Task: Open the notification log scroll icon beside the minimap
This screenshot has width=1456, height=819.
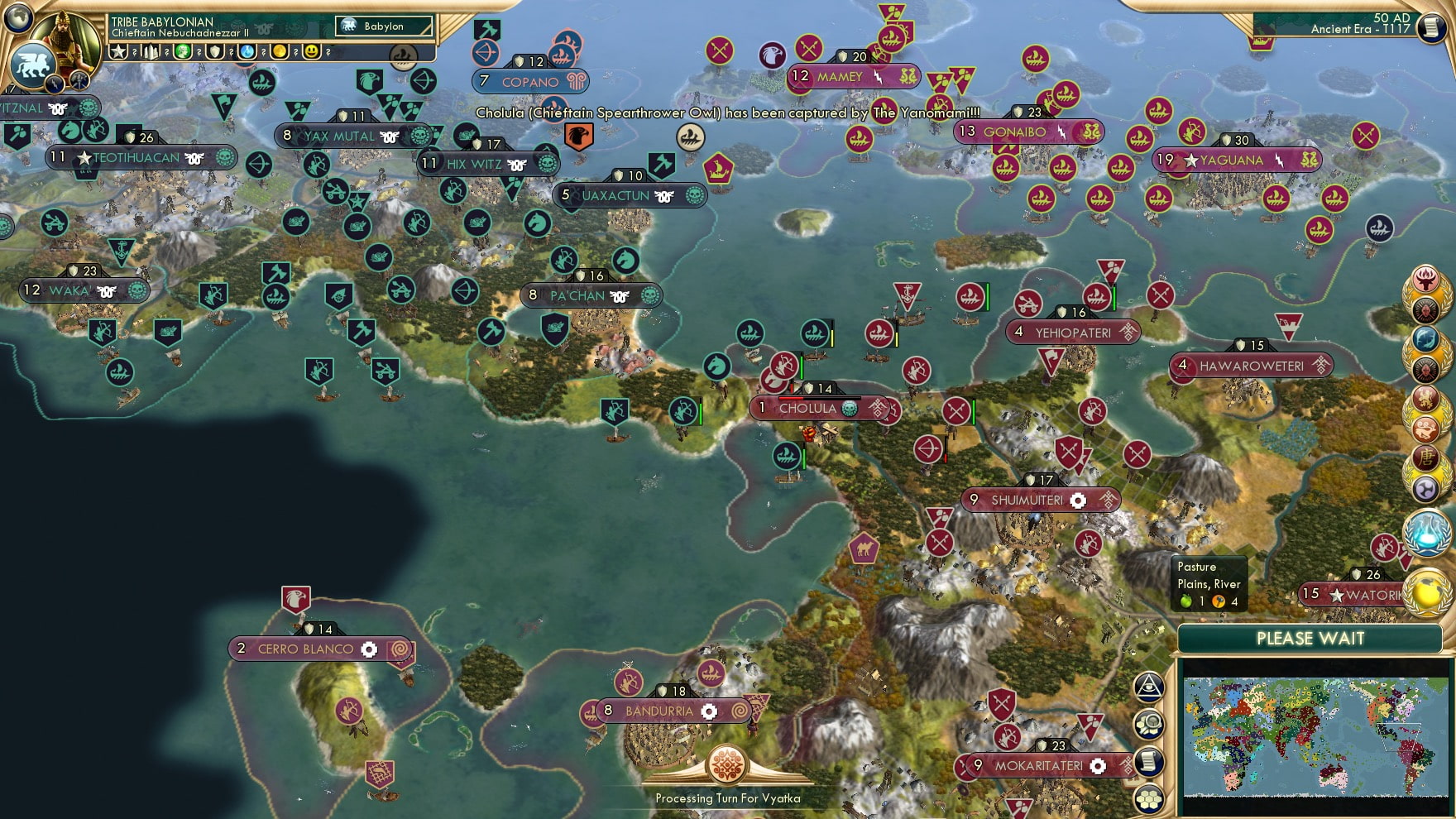Action: (x=1148, y=762)
